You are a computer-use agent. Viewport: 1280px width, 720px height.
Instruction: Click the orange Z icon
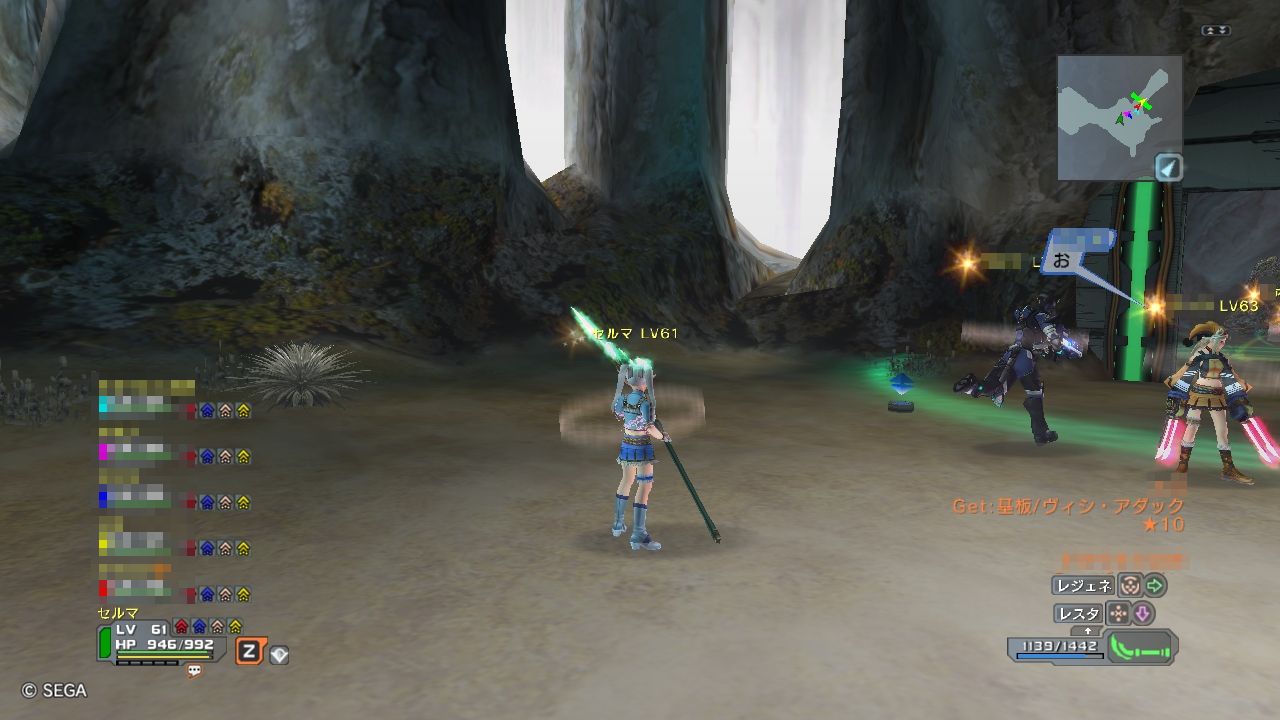pyautogui.click(x=249, y=653)
